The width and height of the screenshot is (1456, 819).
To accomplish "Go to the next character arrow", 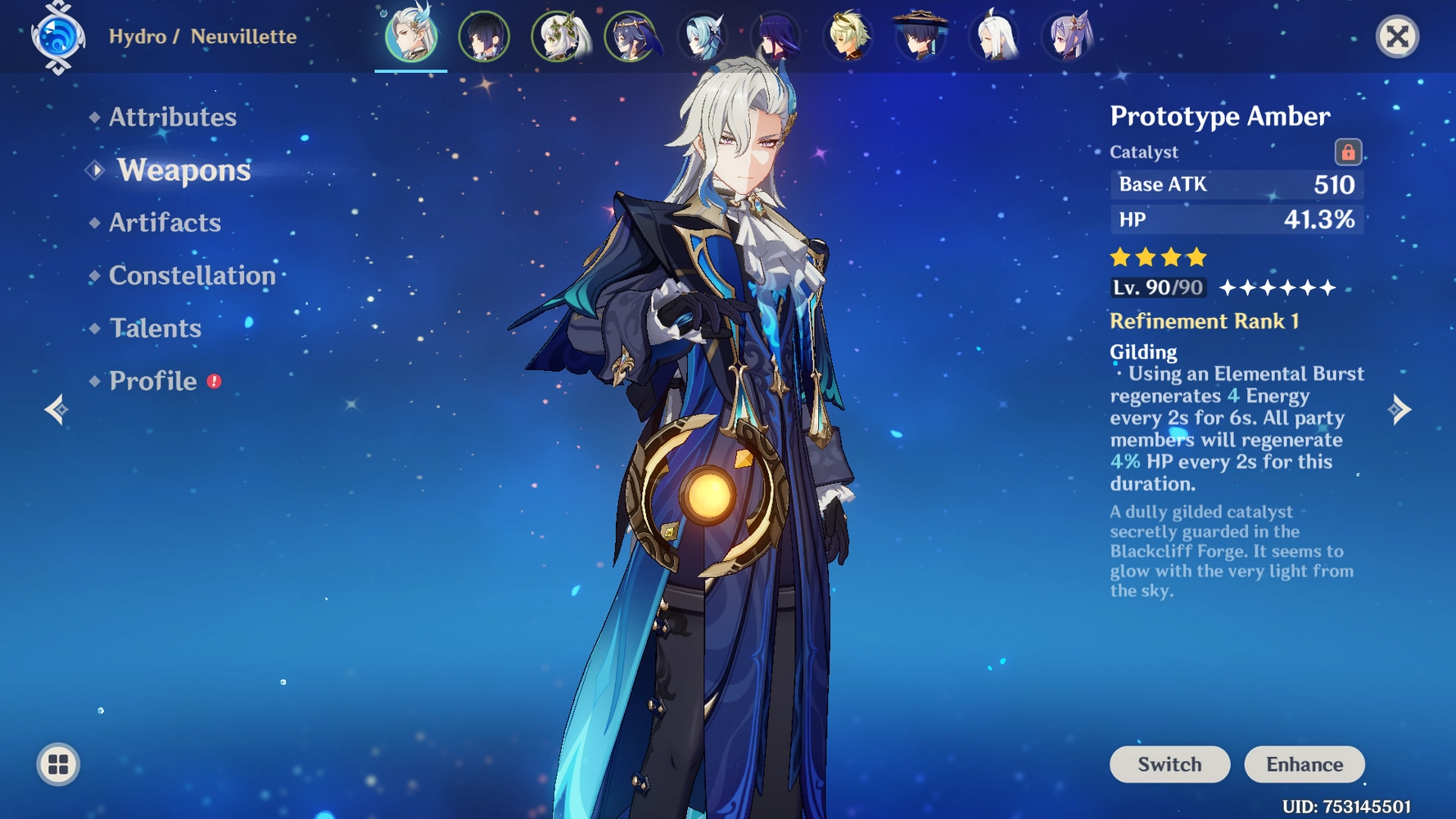I will click(1399, 409).
